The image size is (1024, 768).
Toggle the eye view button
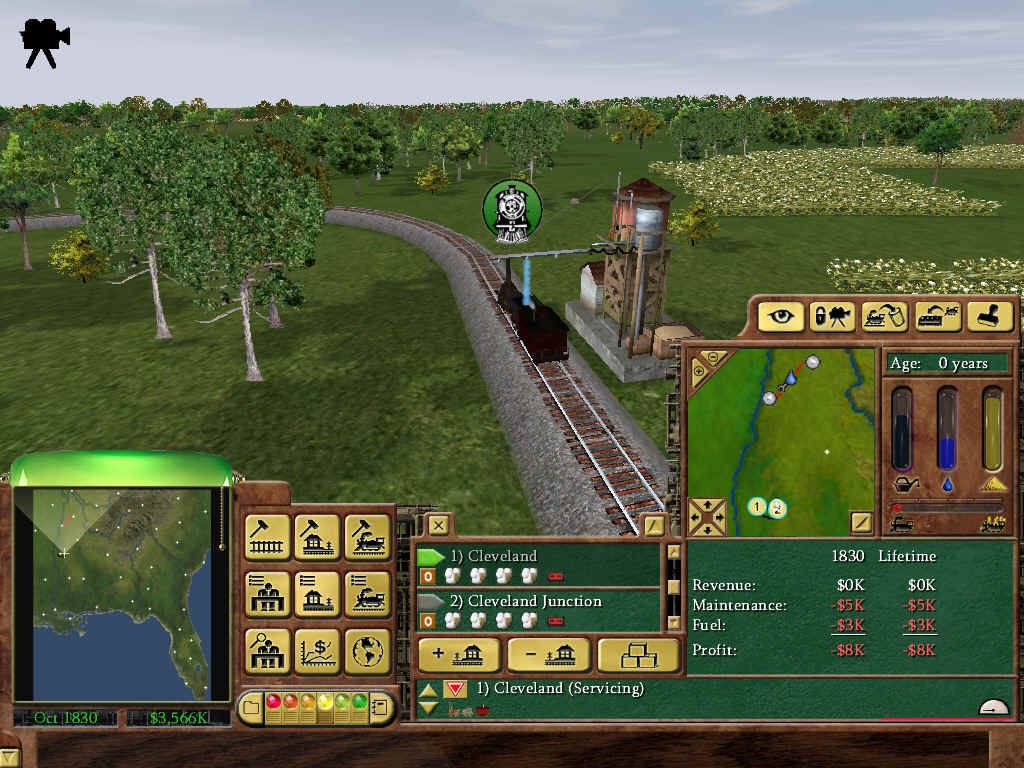pyautogui.click(x=781, y=317)
